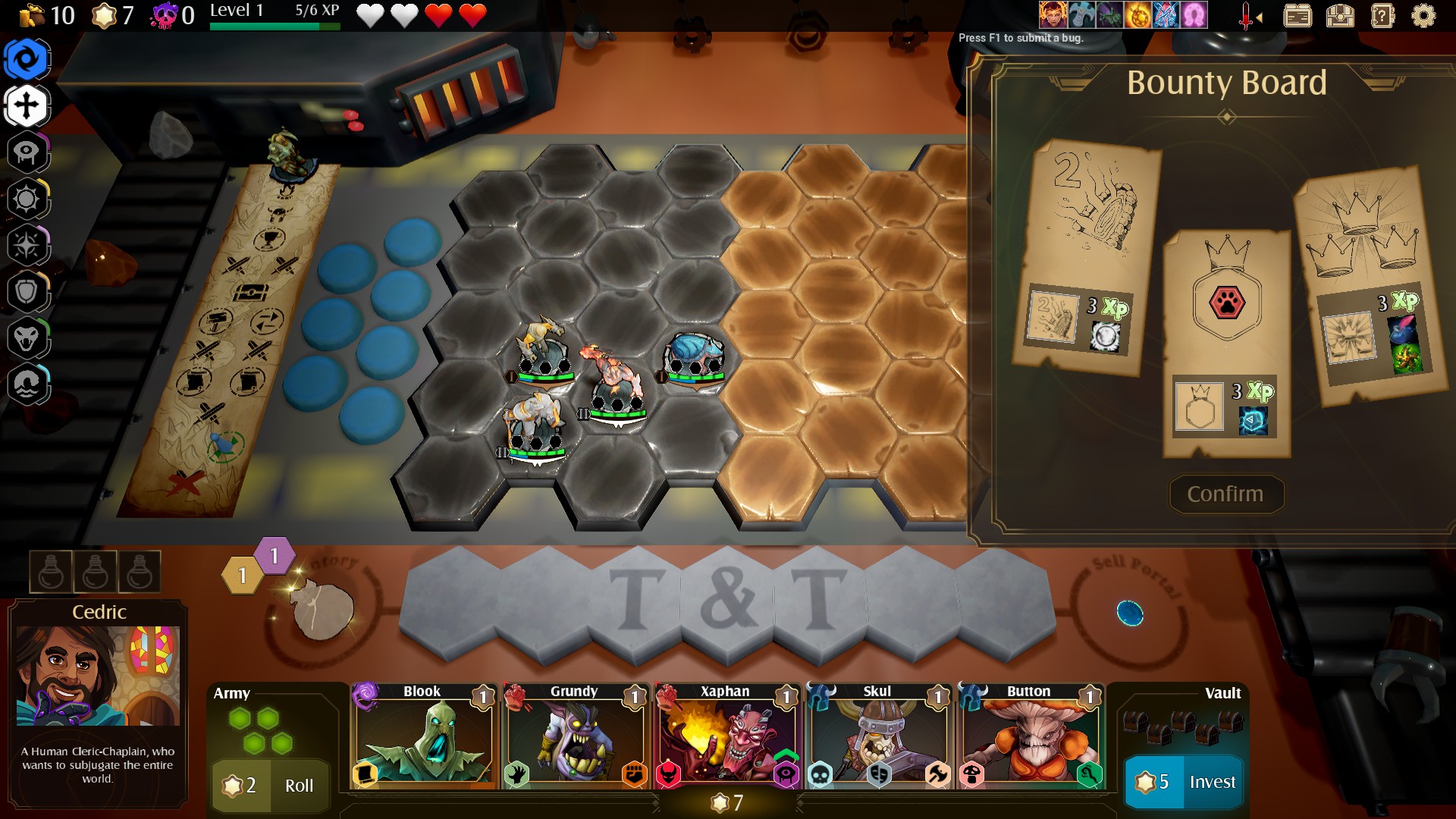Select the Blook unit card
The width and height of the screenshot is (1456, 819).
422,737
